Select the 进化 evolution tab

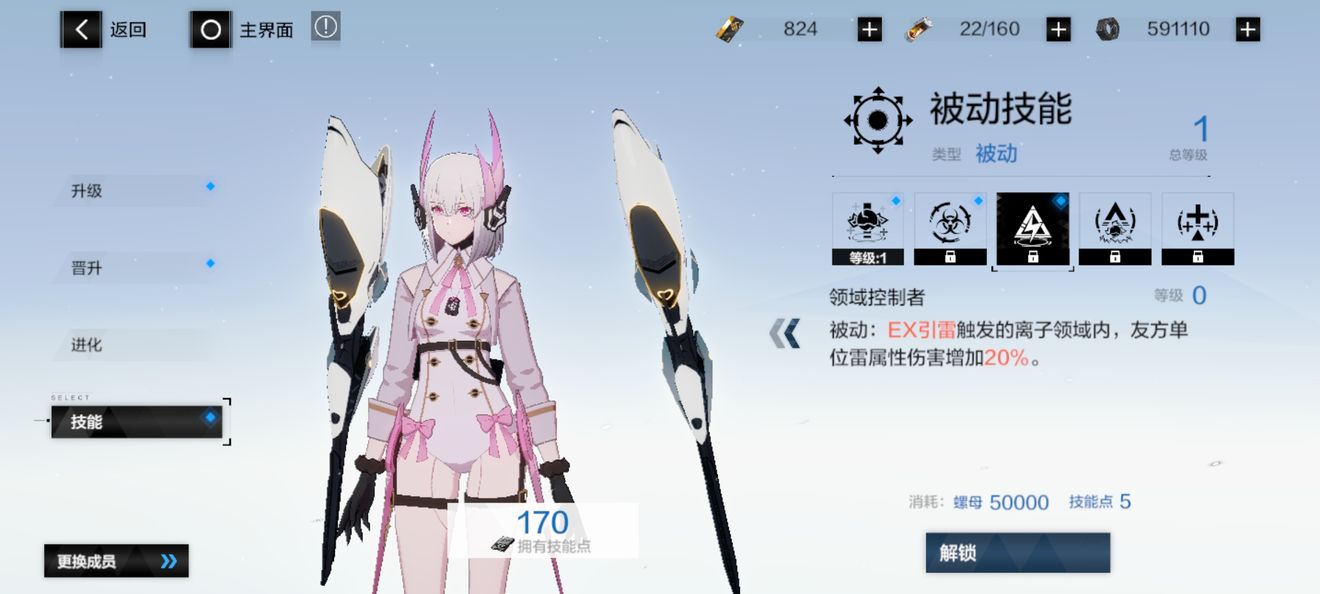pyautogui.click(x=135, y=345)
